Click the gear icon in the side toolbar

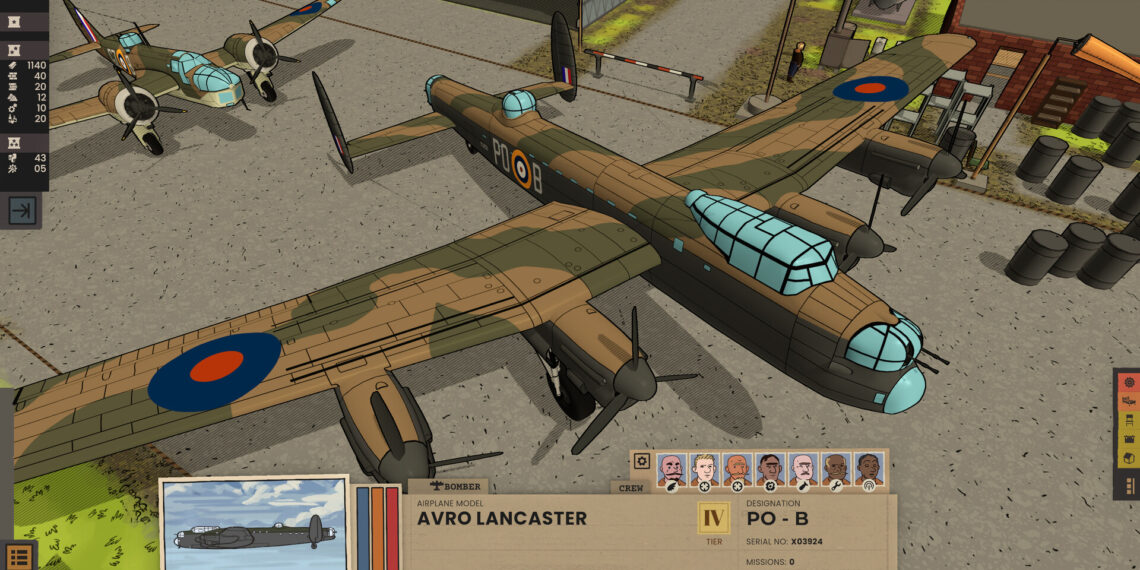1129,381
